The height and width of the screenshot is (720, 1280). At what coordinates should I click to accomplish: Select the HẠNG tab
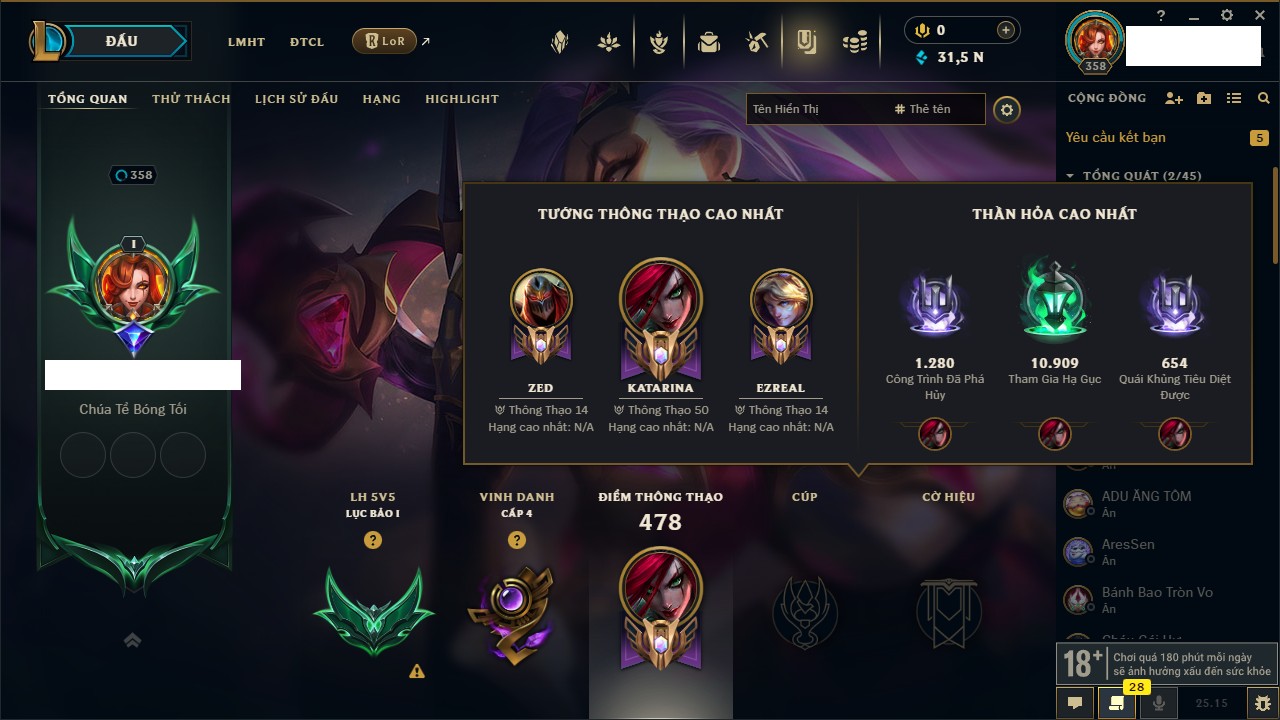coord(381,99)
